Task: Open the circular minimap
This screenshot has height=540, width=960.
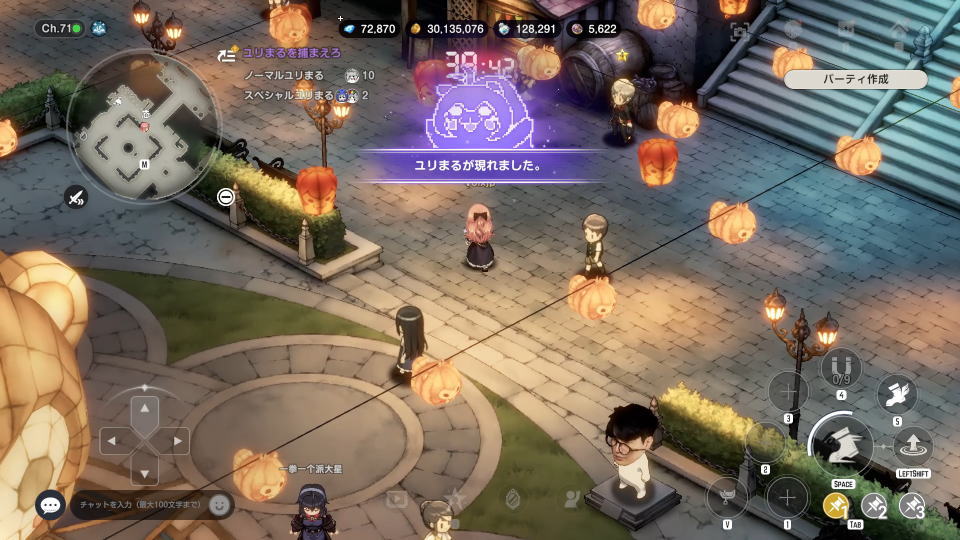Action: pos(142,127)
